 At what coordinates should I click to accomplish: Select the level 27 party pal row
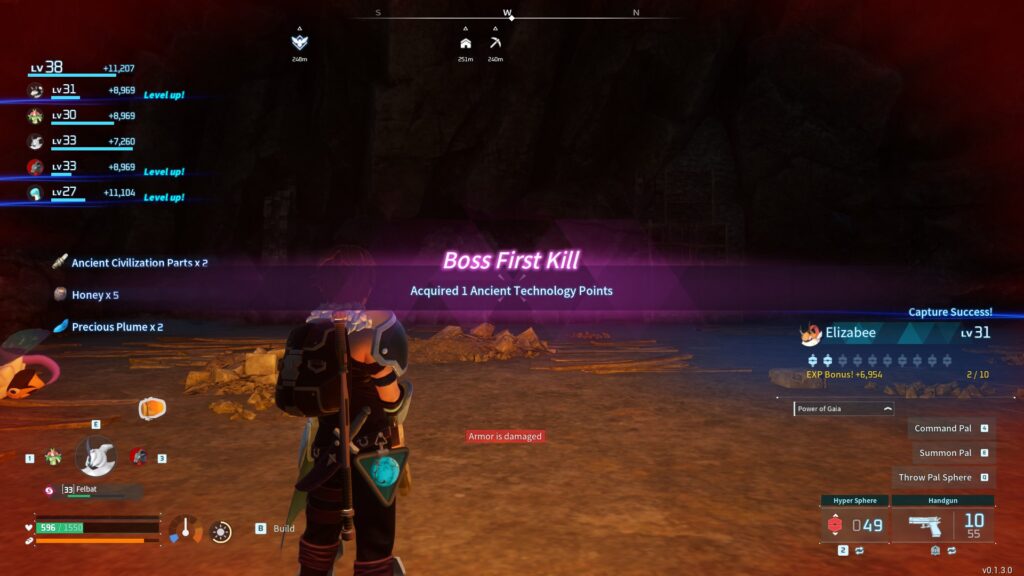pos(80,194)
